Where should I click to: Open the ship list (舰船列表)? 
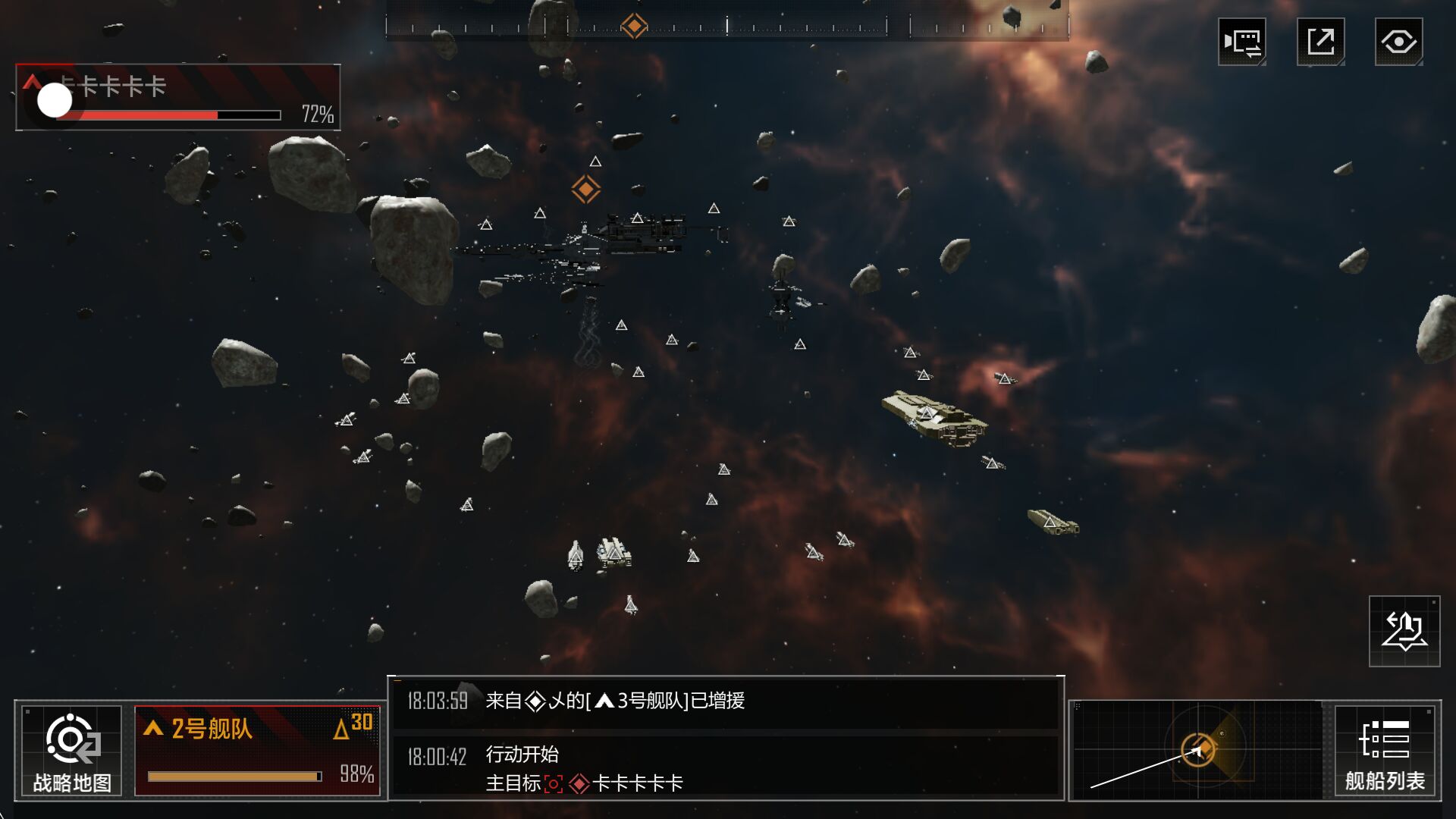point(1384,751)
